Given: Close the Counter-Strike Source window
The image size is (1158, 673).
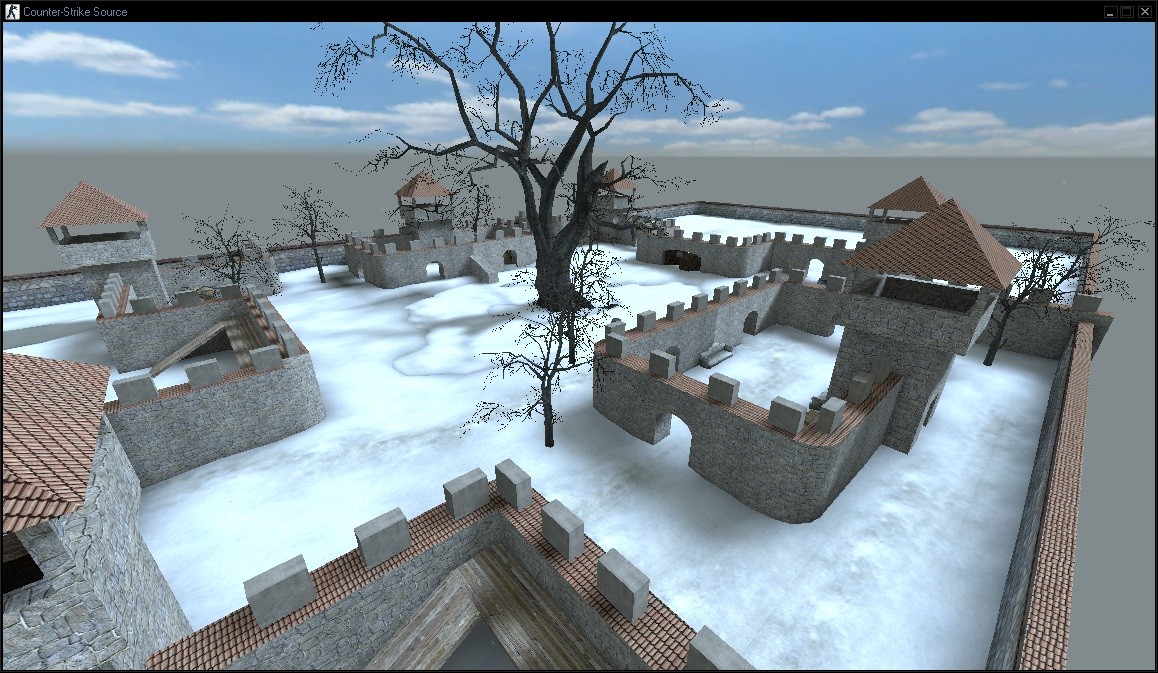Looking at the screenshot, I should 1144,11.
